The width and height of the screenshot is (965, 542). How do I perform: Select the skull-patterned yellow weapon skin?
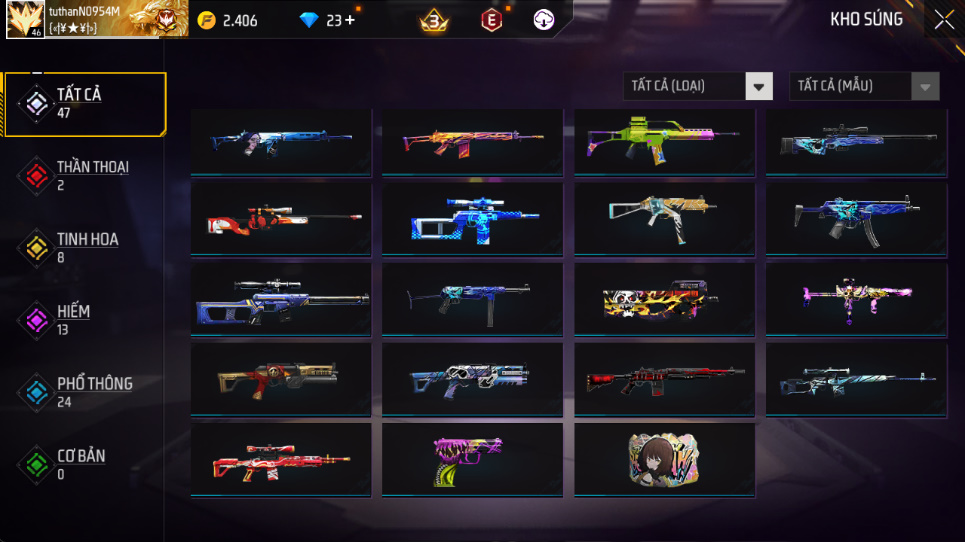(664, 299)
